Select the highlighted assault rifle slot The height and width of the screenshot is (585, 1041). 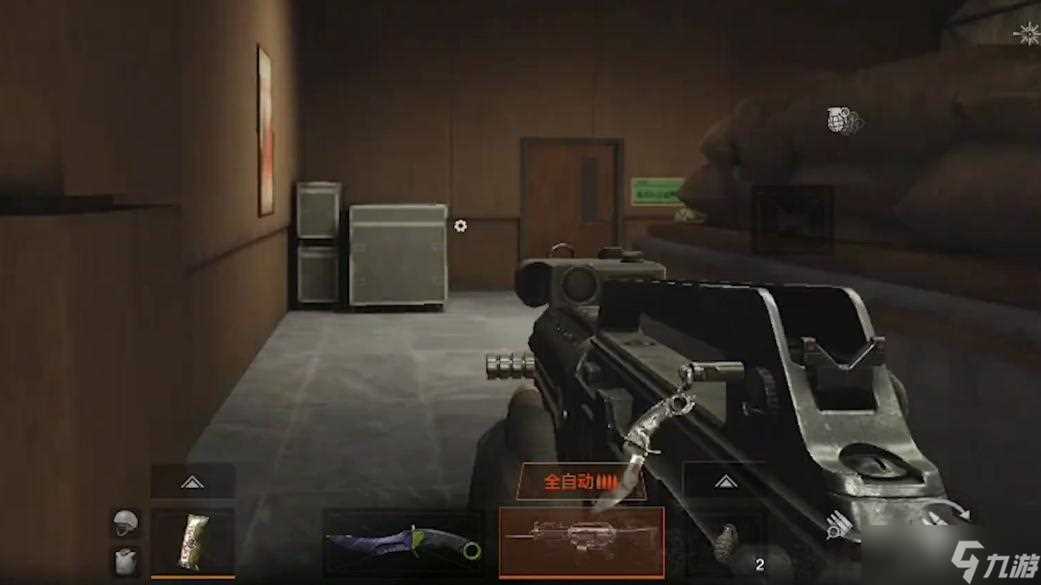[581, 541]
